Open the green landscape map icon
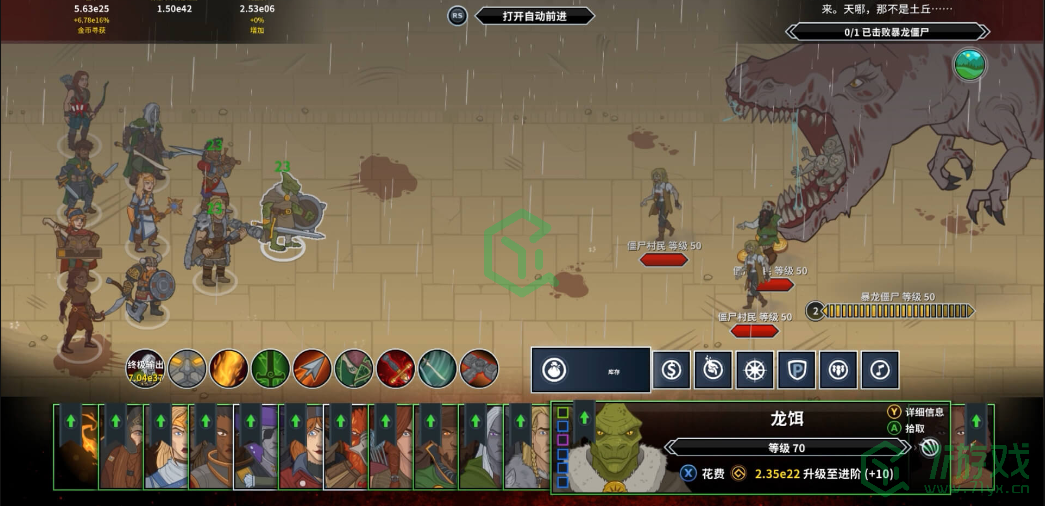 pos(969,65)
